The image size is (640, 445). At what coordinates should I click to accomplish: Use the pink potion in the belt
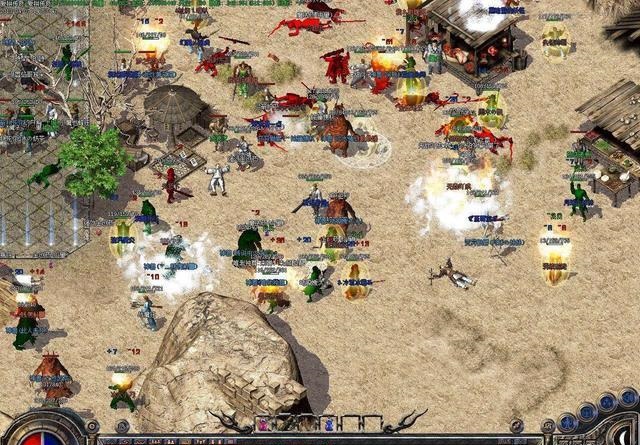(263, 424)
